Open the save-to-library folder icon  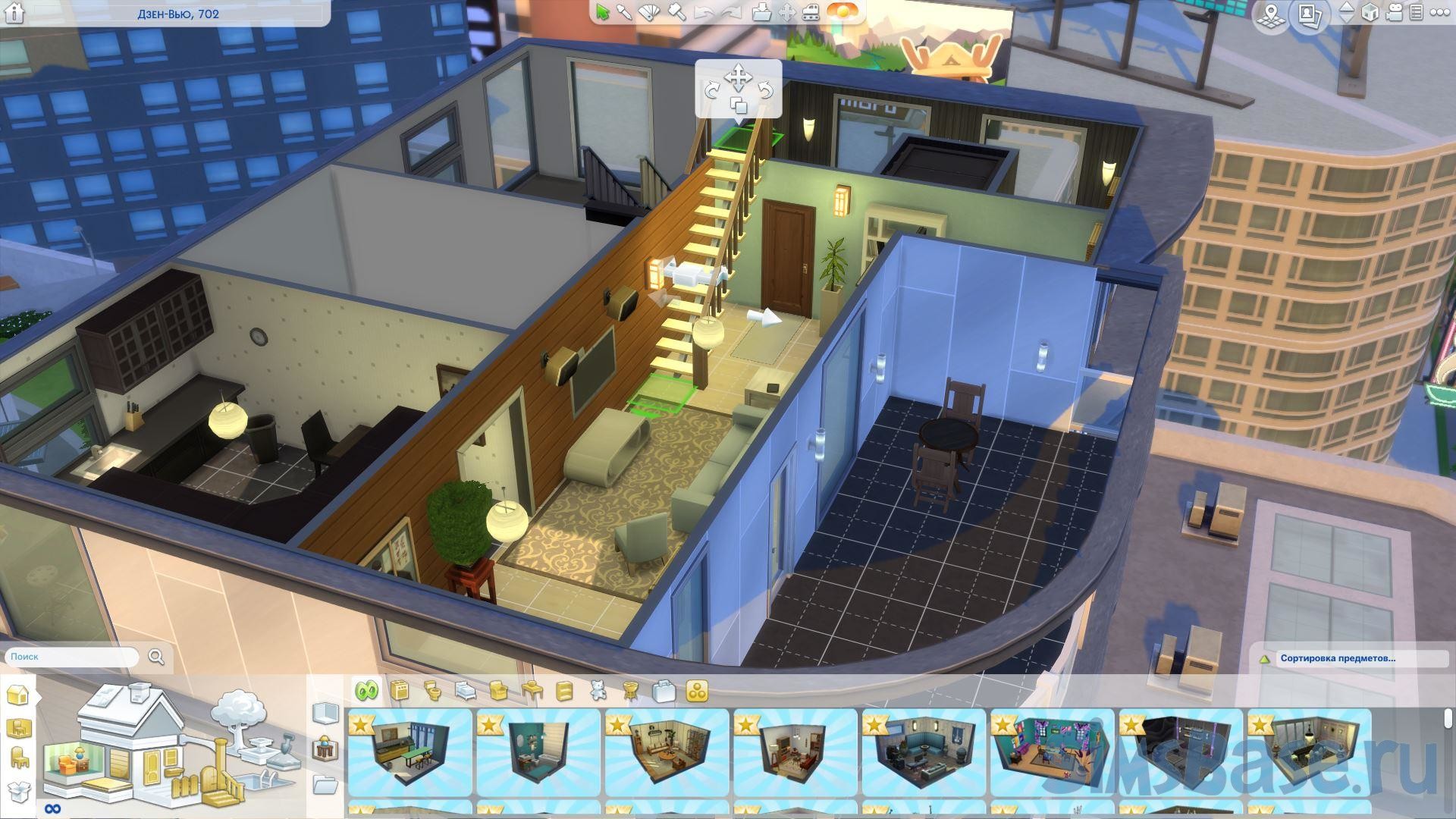(761, 12)
